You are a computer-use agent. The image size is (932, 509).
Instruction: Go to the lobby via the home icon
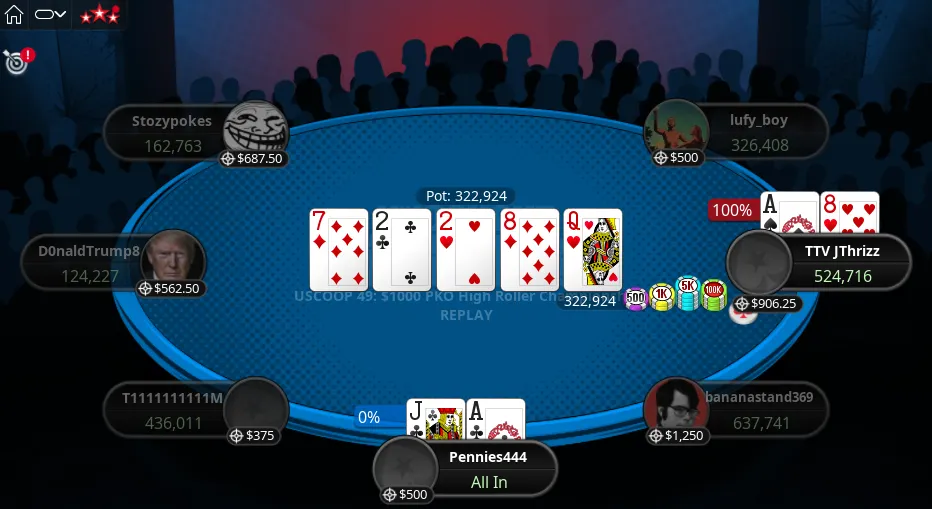[x=14, y=15]
